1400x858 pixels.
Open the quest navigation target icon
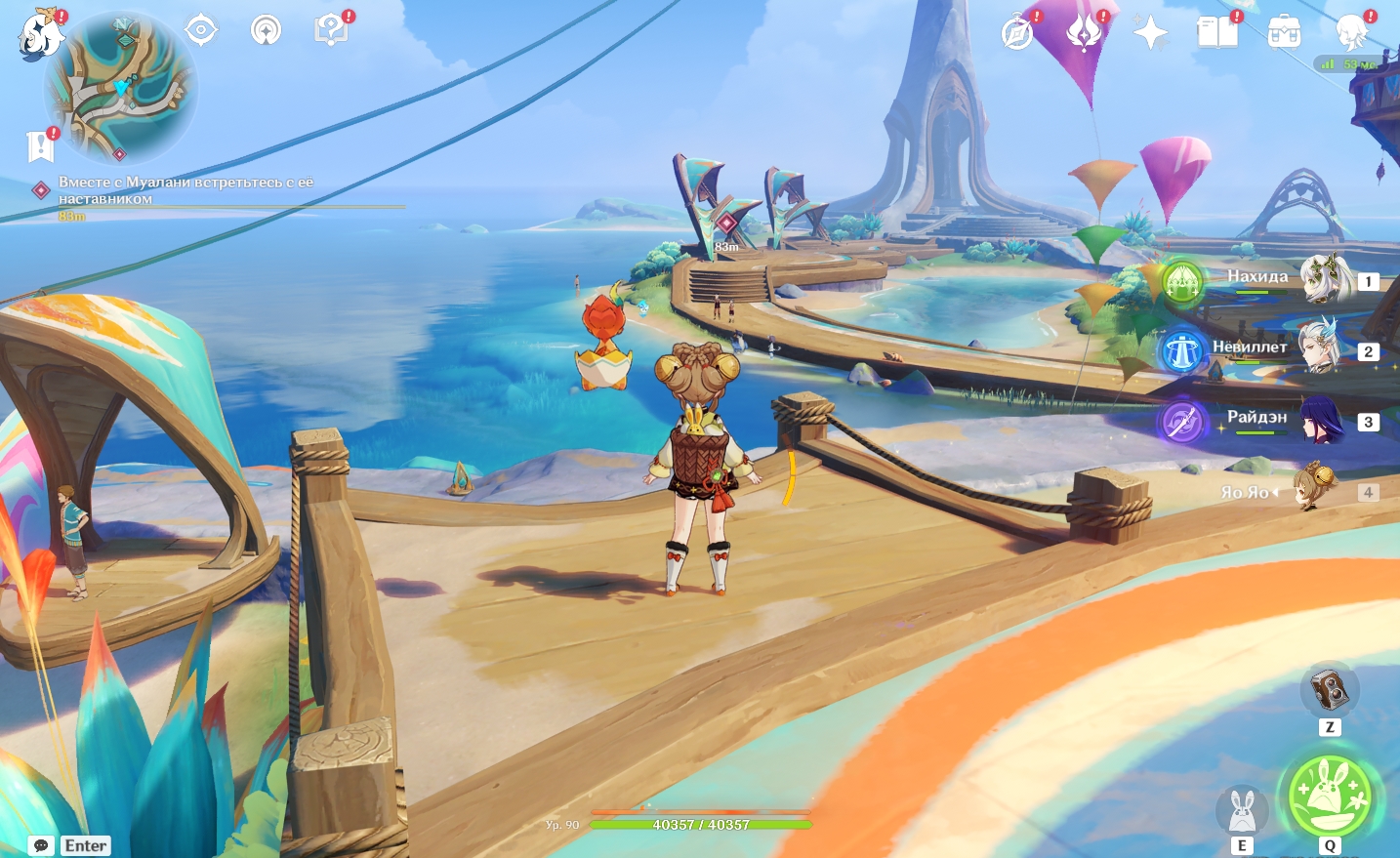click(x=201, y=30)
